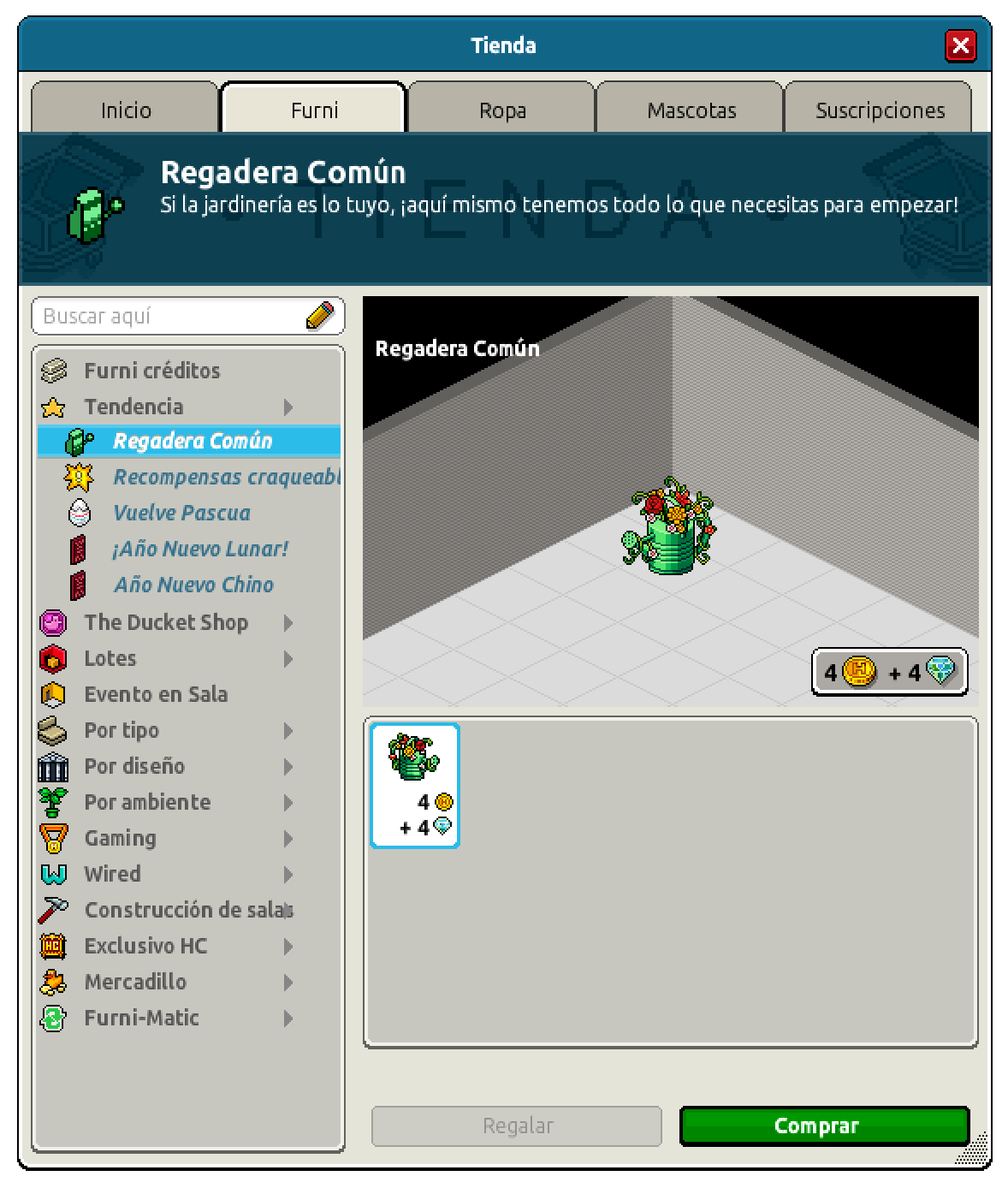The width and height of the screenshot is (1008, 1188).
Task: Select Recompensas craqueables in the list
Action: coord(226,477)
